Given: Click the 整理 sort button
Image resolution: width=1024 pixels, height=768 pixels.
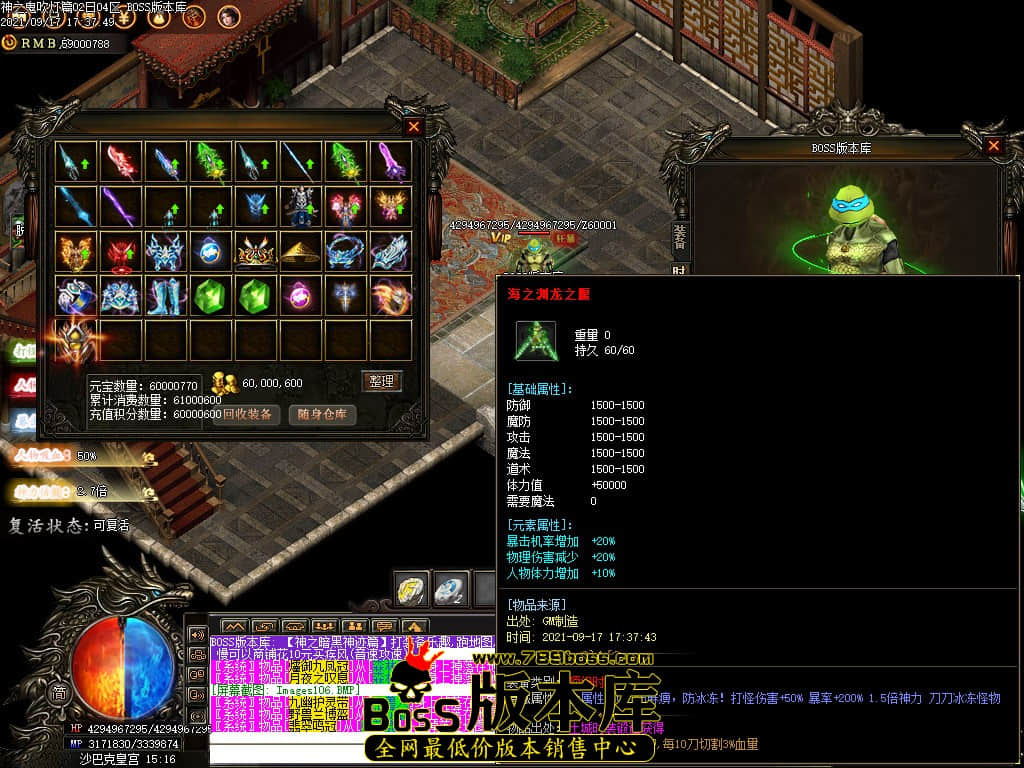Looking at the screenshot, I should (381, 381).
